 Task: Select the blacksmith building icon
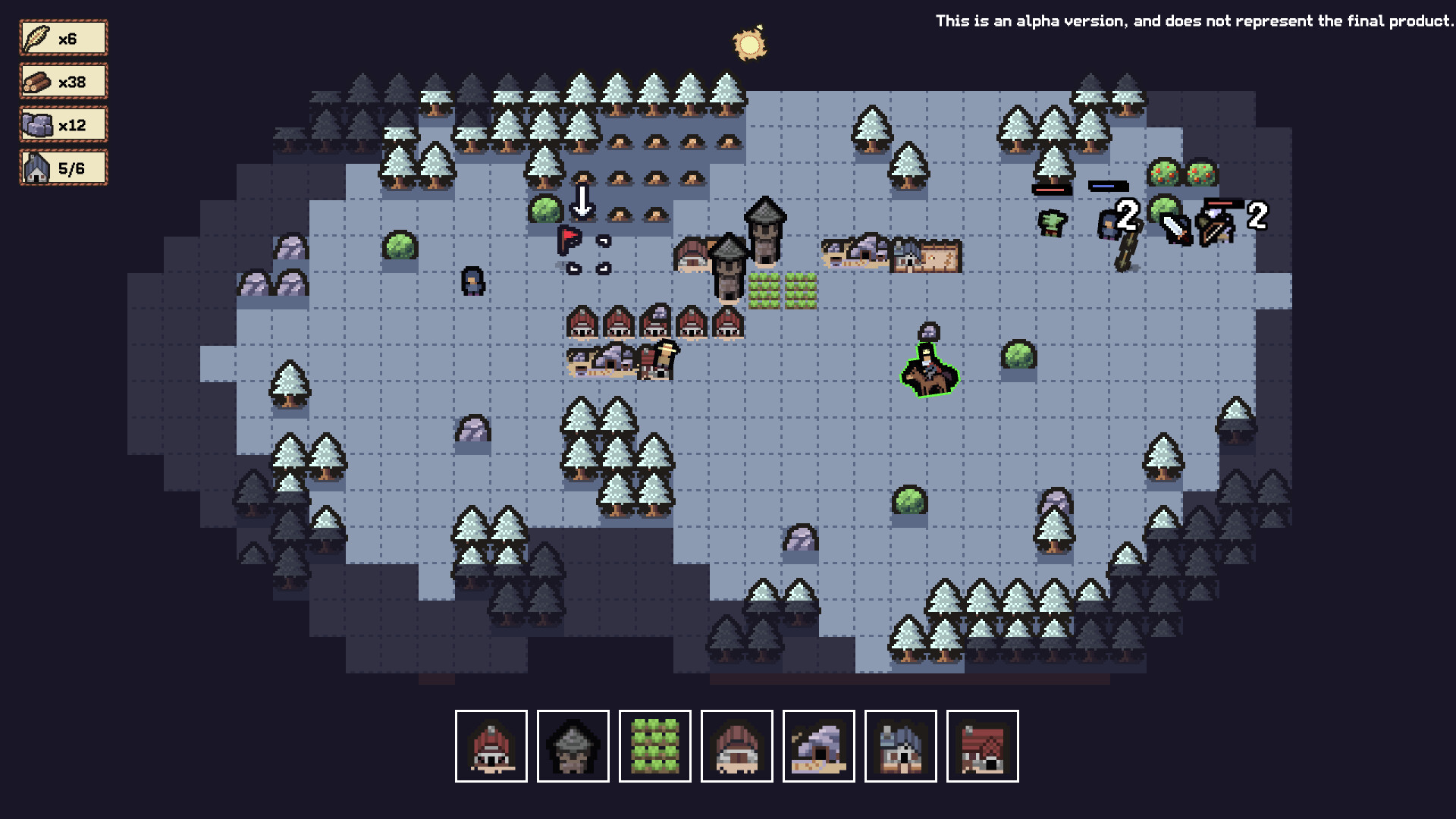click(x=901, y=745)
